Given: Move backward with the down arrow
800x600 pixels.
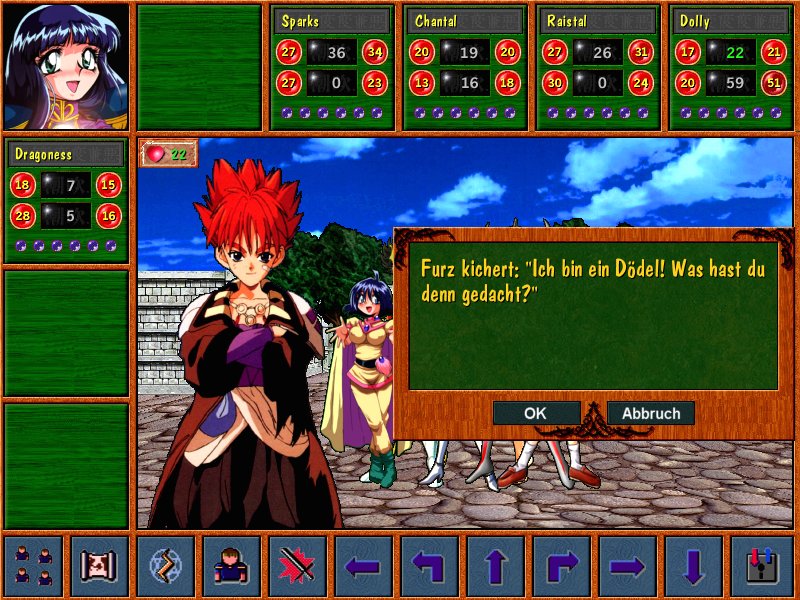Looking at the screenshot, I should tap(693, 566).
